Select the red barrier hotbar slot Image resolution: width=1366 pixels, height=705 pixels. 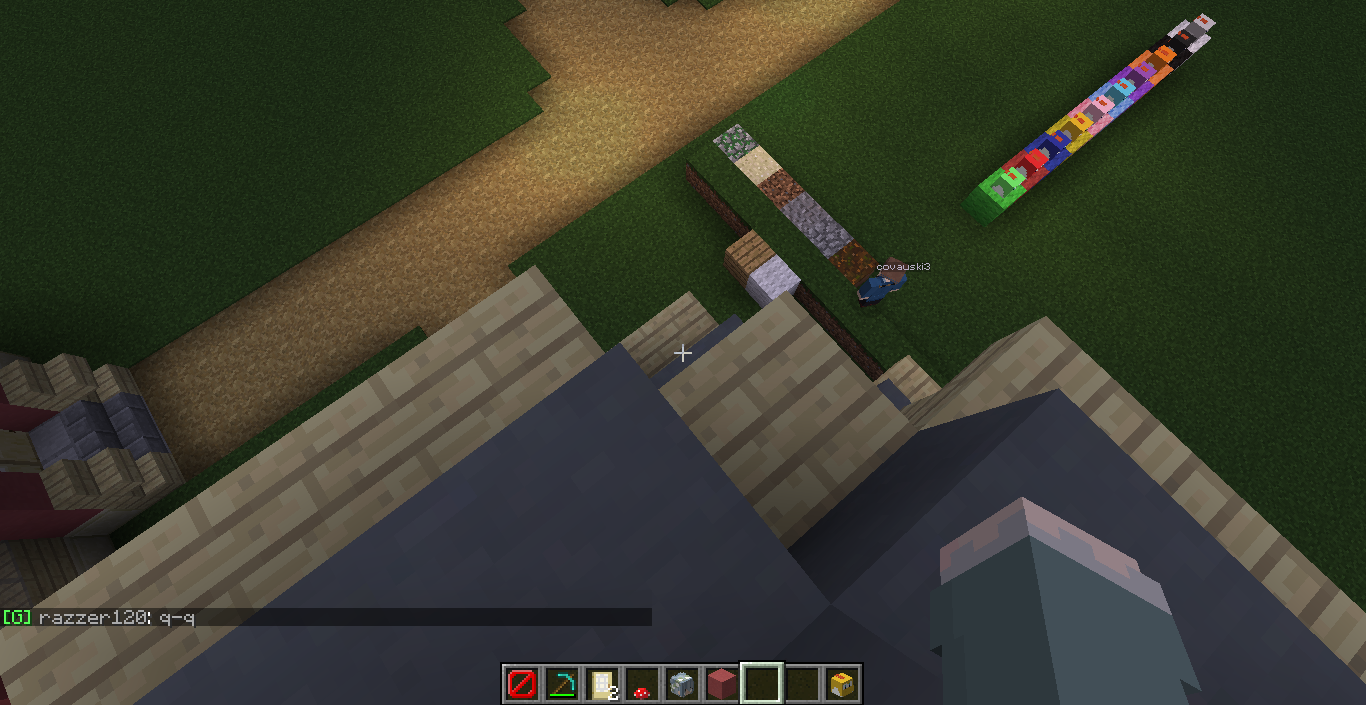521,684
